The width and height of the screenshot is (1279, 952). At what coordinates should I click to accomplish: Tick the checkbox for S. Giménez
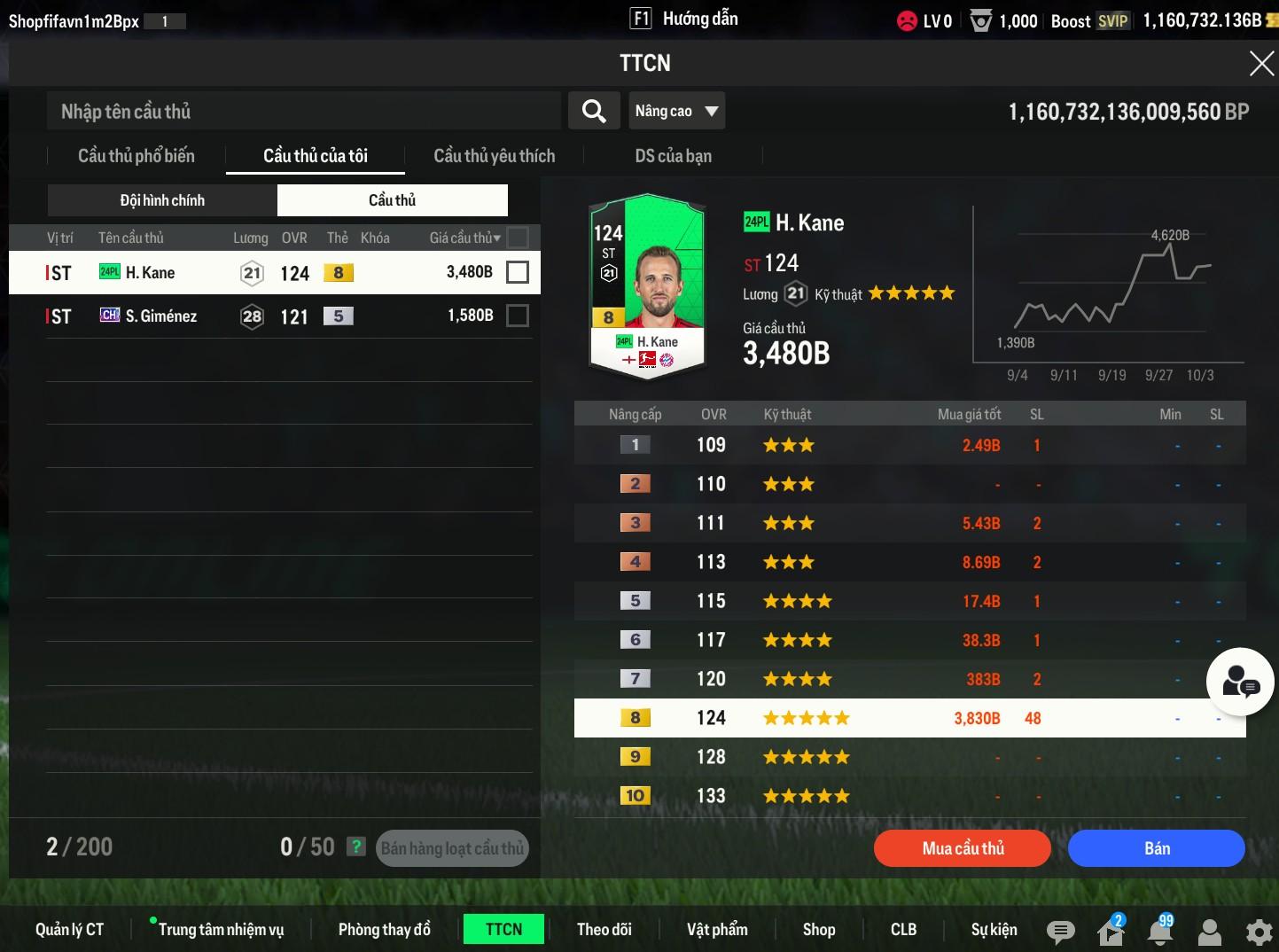point(518,316)
